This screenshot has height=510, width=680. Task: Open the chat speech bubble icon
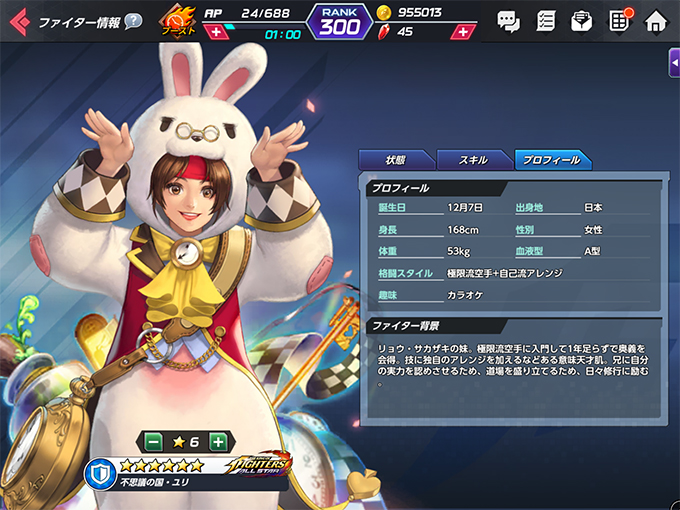[509, 21]
